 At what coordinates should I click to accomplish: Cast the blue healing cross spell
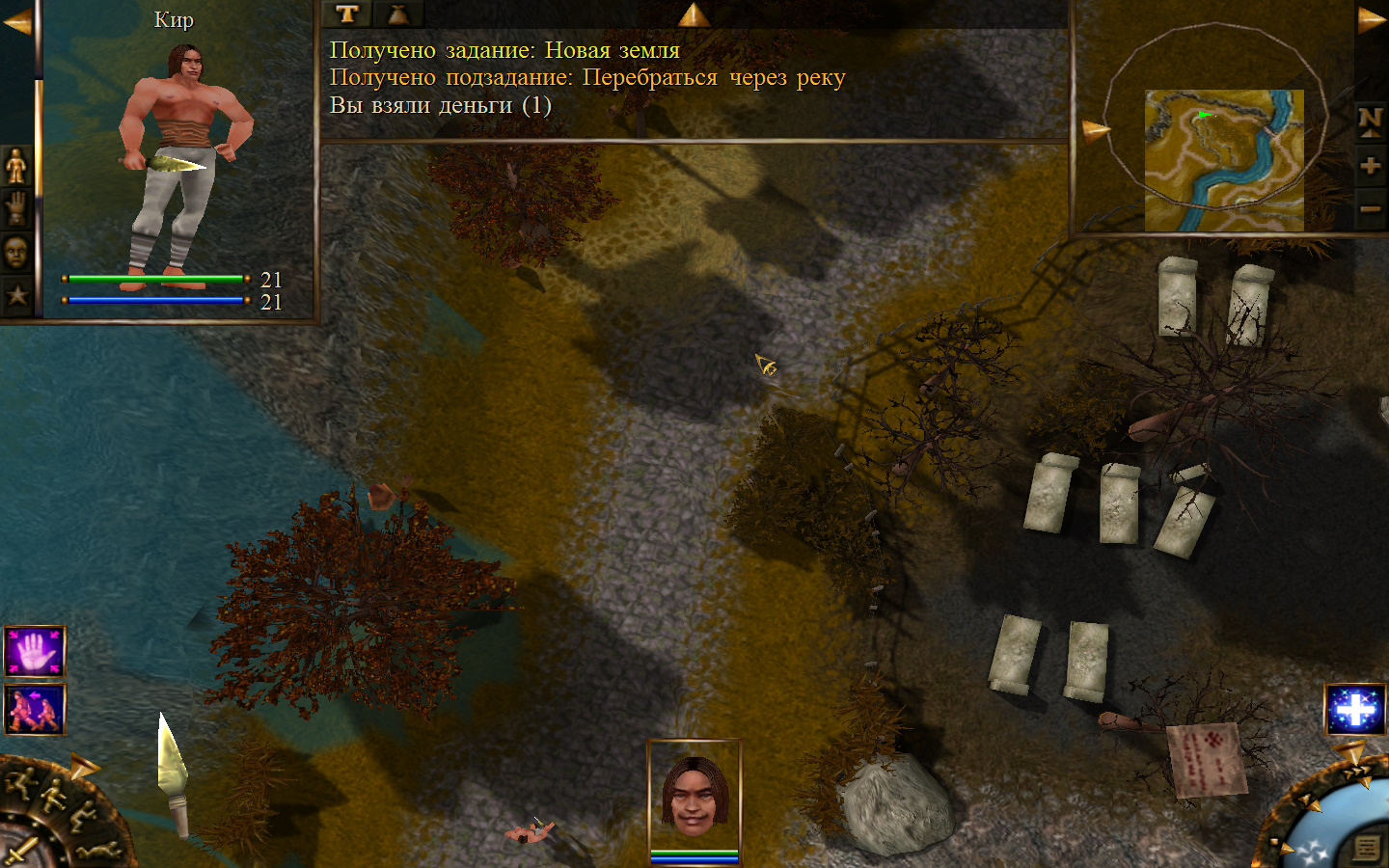pyautogui.click(x=1354, y=710)
